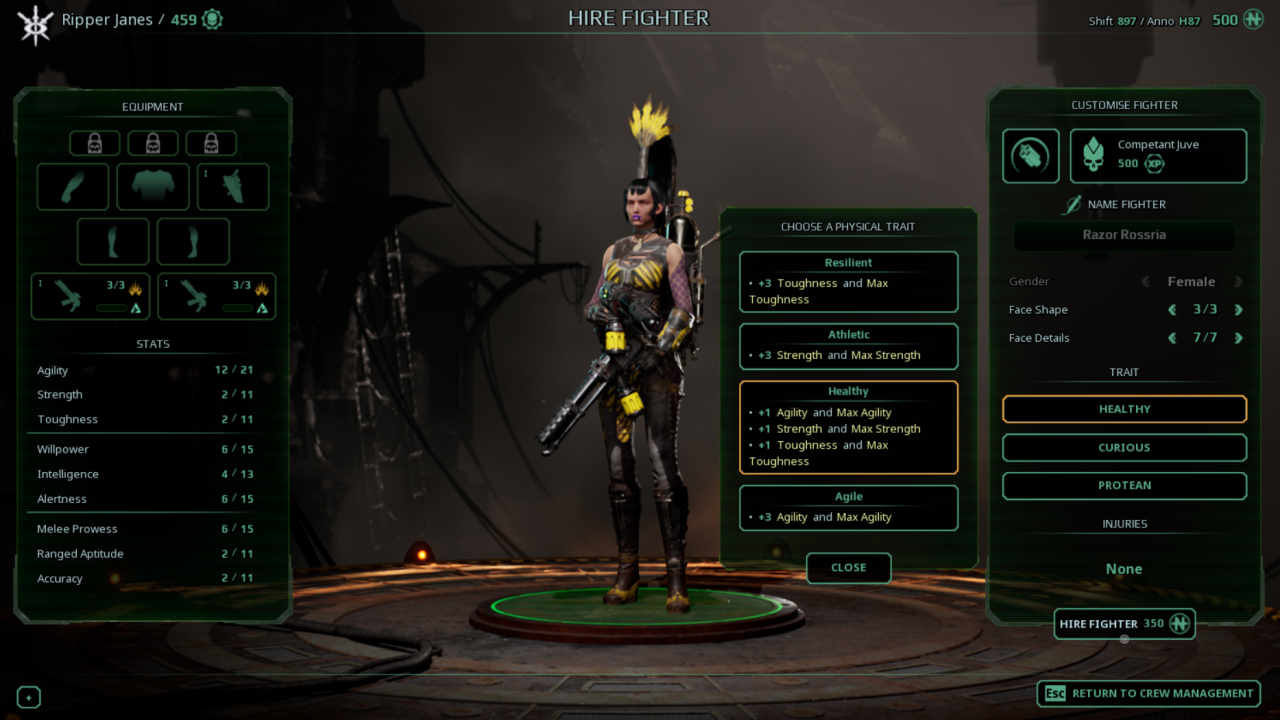
Task: Switch to previous face shape
Action: 1173,310
